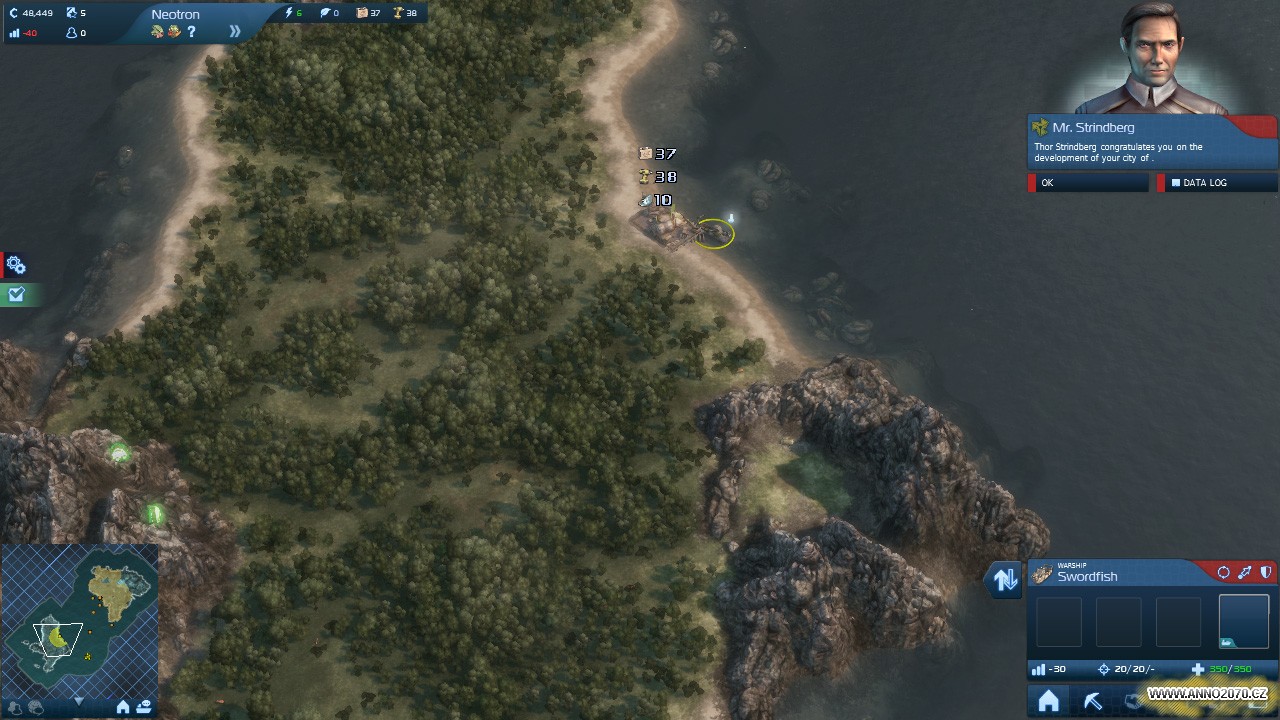Viewport: 1280px width, 720px height.
Task: Choose the shield stance icon for Swordfish
Action: click(1265, 573)
